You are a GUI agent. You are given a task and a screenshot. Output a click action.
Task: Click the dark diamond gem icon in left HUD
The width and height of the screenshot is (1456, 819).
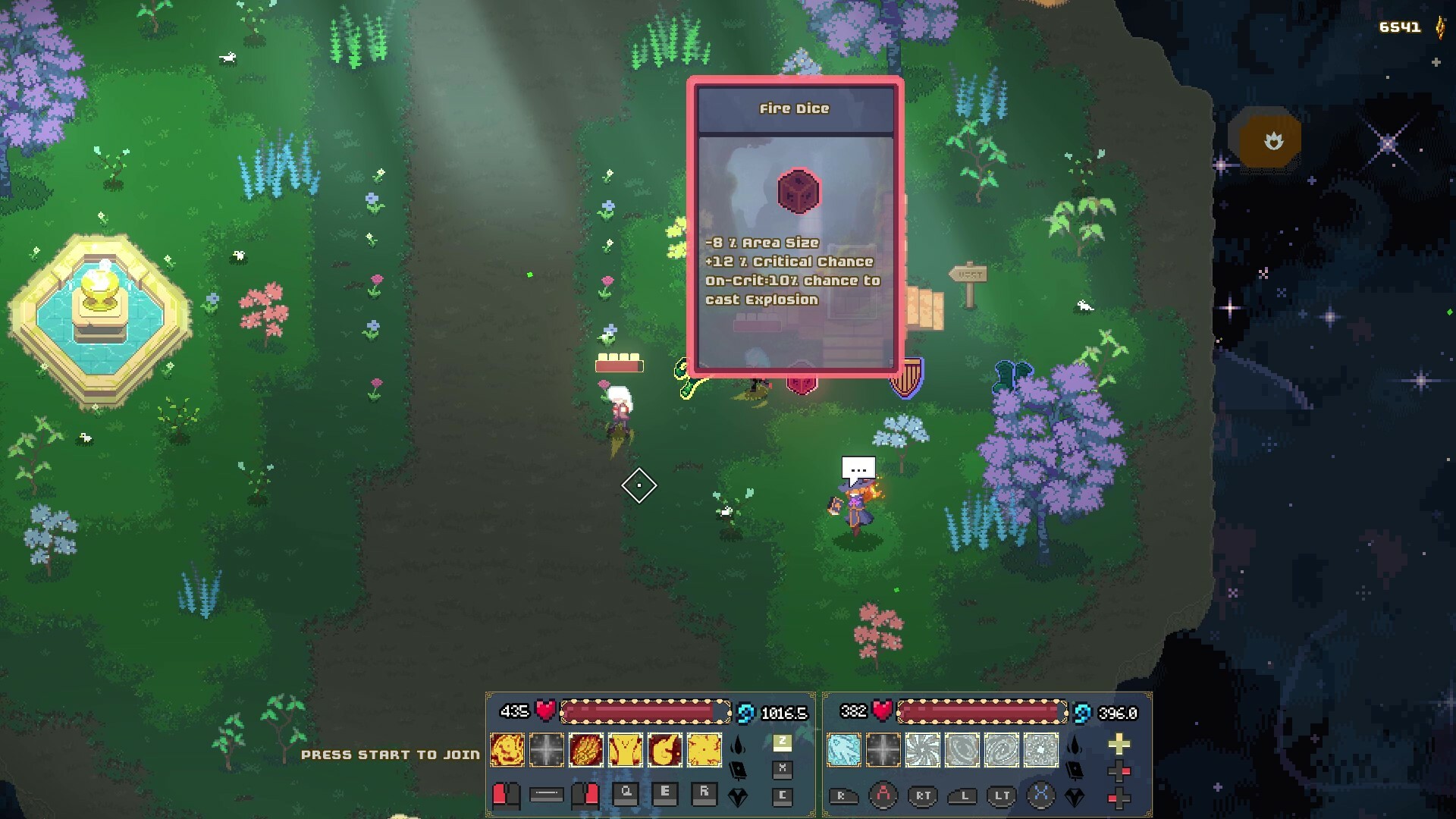point(738,799)
